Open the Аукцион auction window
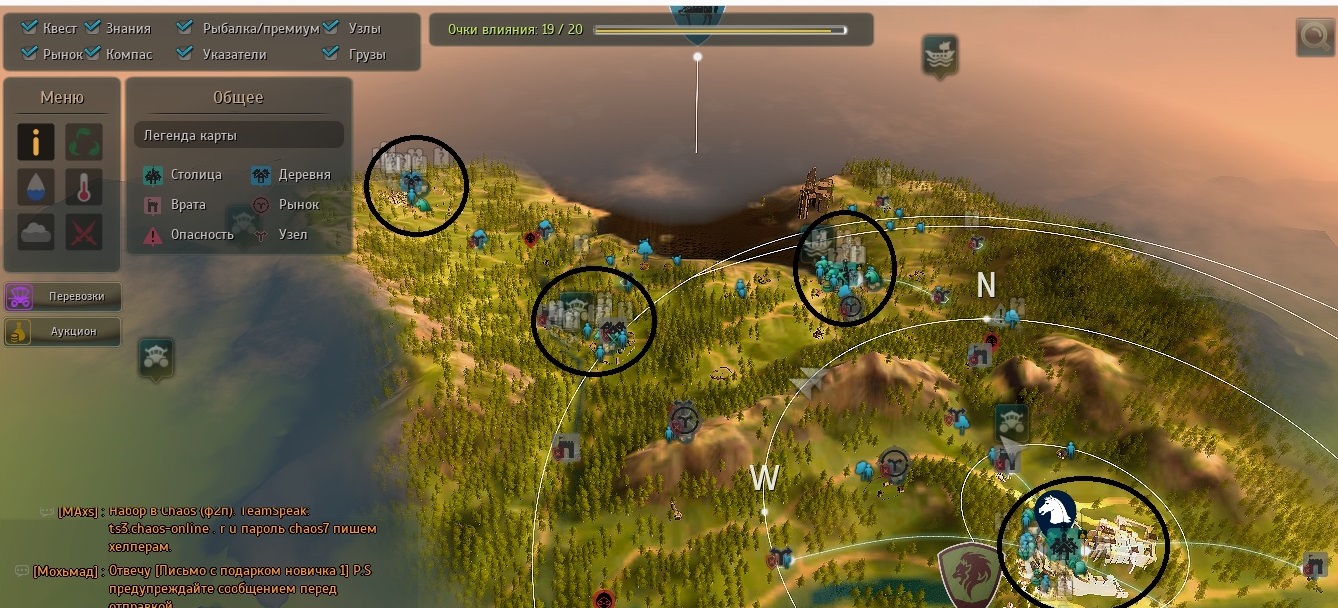Screen dimensions: 1338x608 tap(63, 331)
